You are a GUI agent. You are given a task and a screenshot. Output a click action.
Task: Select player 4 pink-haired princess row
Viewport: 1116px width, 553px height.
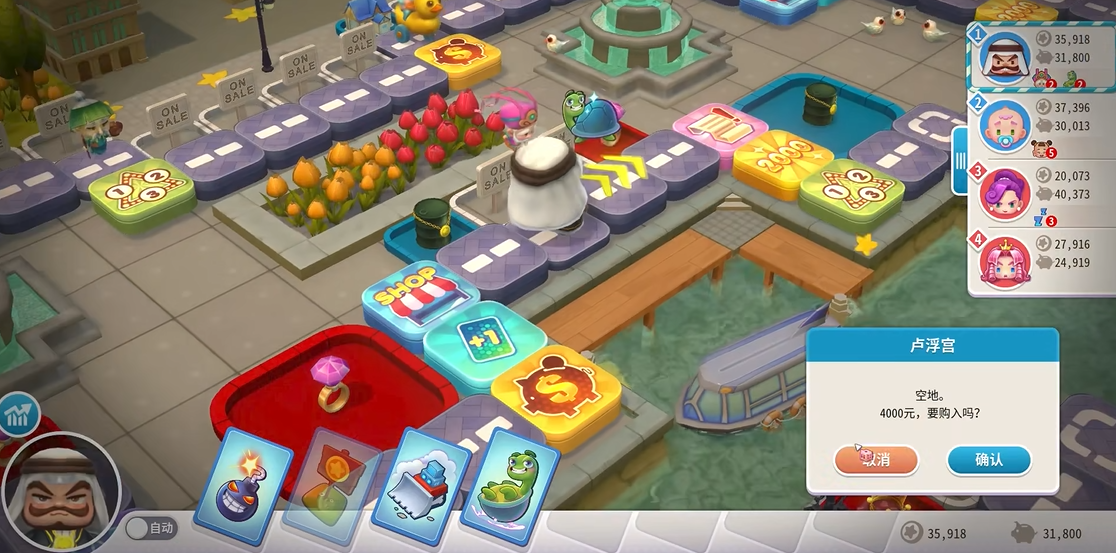[1040, 258]
